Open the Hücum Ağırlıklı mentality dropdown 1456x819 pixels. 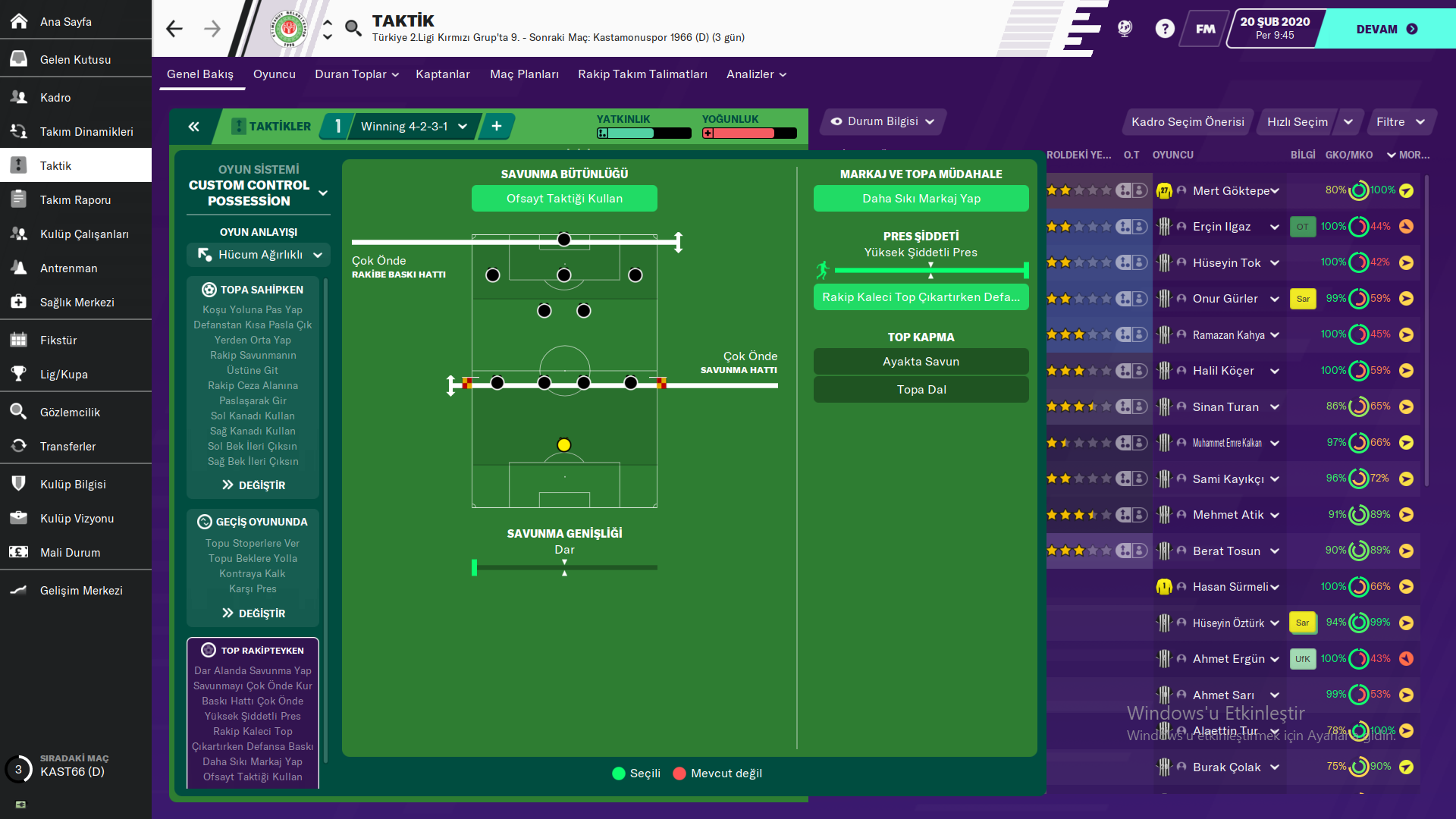click(x=259, y=255)
